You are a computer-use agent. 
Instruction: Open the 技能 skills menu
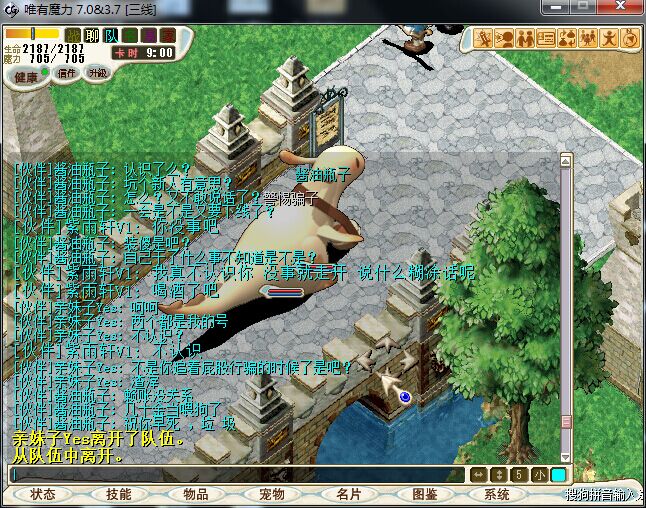119,494
